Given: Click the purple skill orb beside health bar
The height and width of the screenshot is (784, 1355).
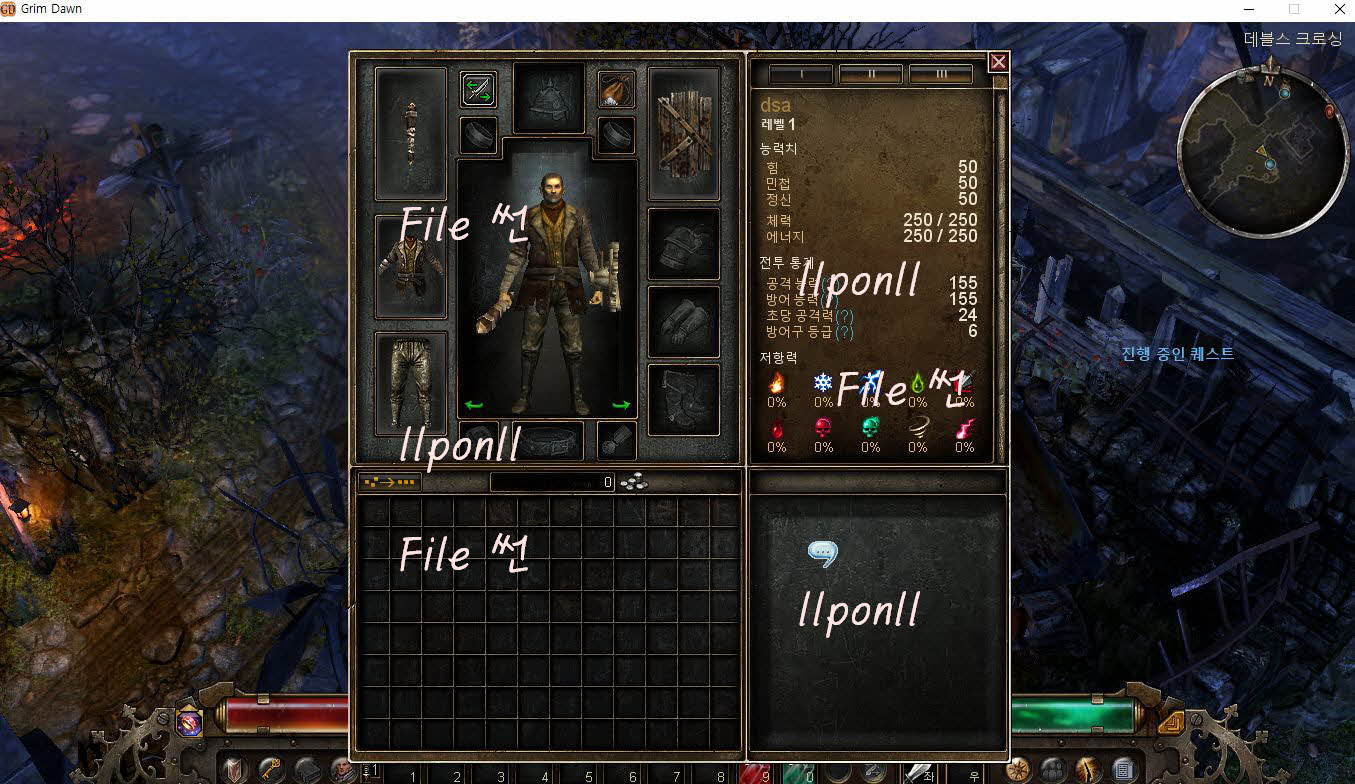Looking at the screenshot, I should 189,722.
